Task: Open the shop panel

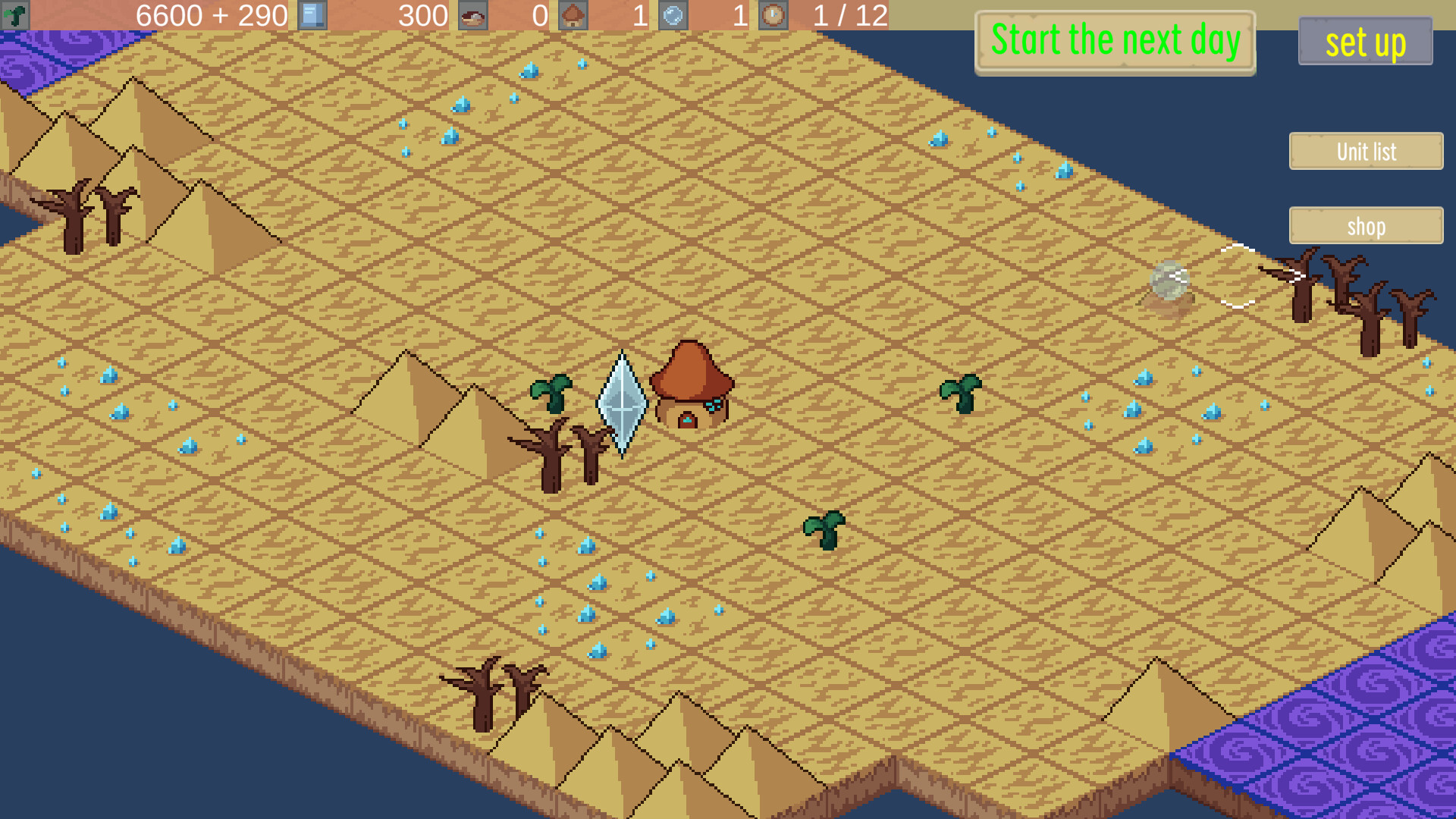Action: [x=1365, y=226]
